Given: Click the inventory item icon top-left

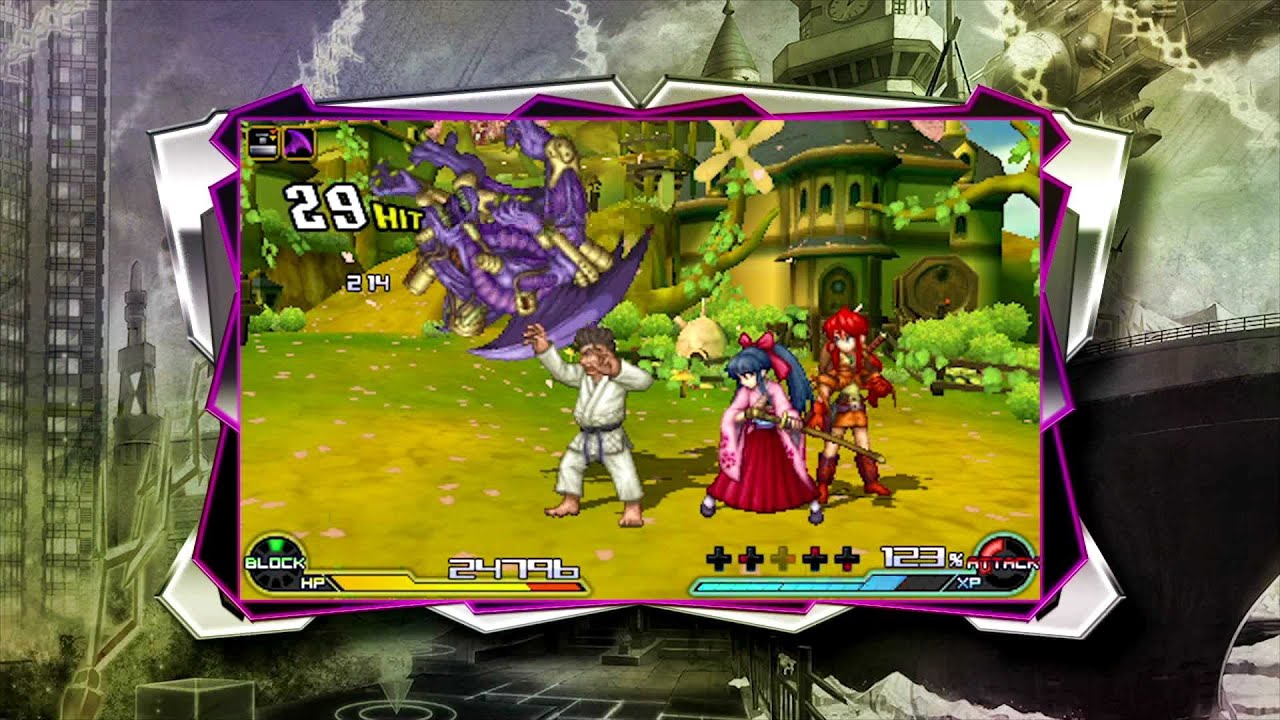Looking at the screenshot, I should tap(262, 141).
